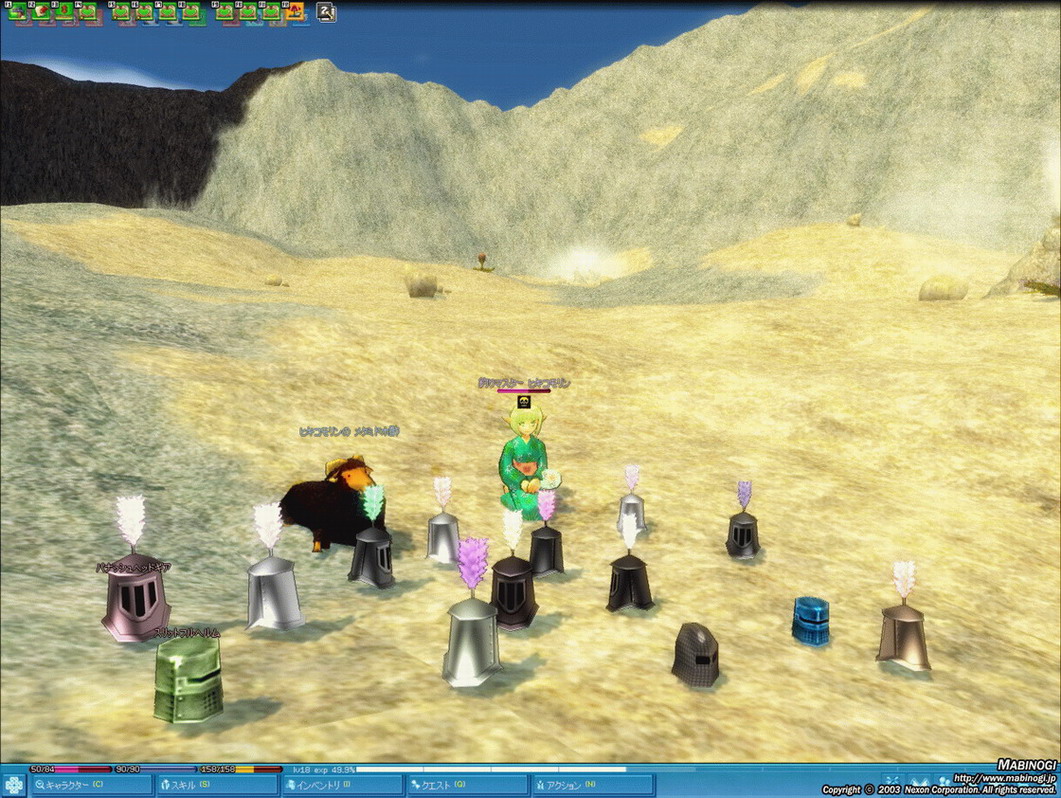Open the インベントリ (Inventory) window
The height and width of the screenshot is (798, 1061).
click(x=341, y=785)
